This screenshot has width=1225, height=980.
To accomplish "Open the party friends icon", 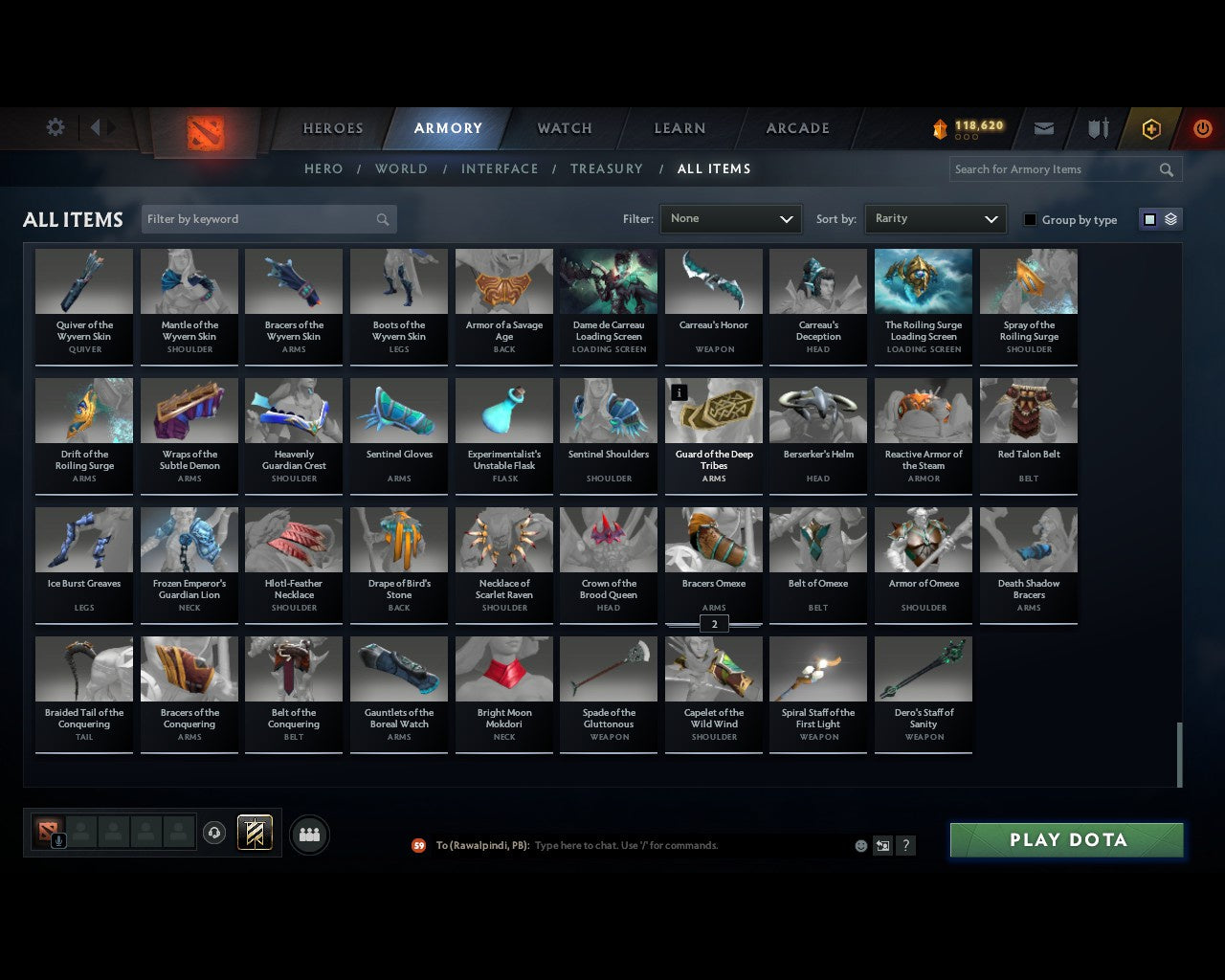I will pyautogui.click(x=309, y=836).
